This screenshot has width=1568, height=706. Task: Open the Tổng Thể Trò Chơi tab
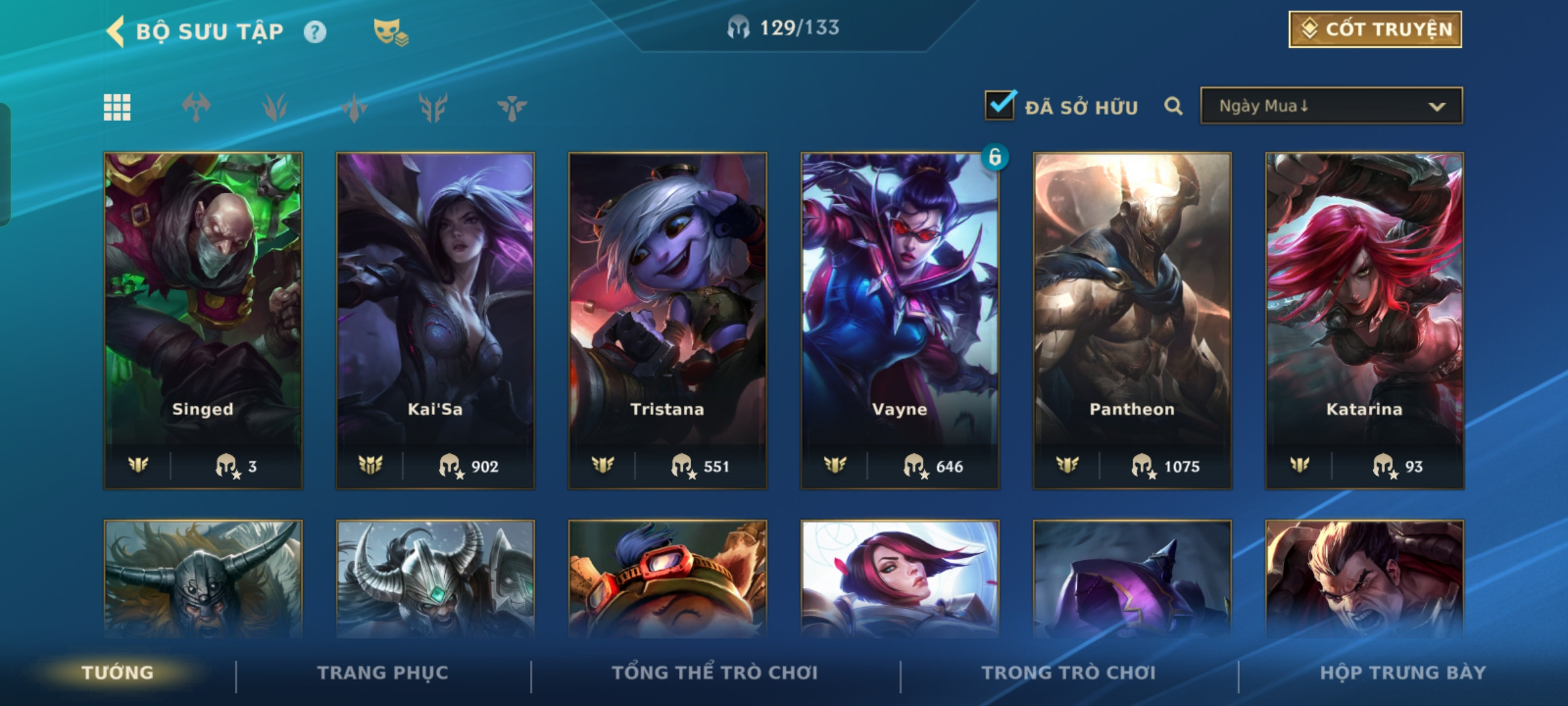(715, 673)
